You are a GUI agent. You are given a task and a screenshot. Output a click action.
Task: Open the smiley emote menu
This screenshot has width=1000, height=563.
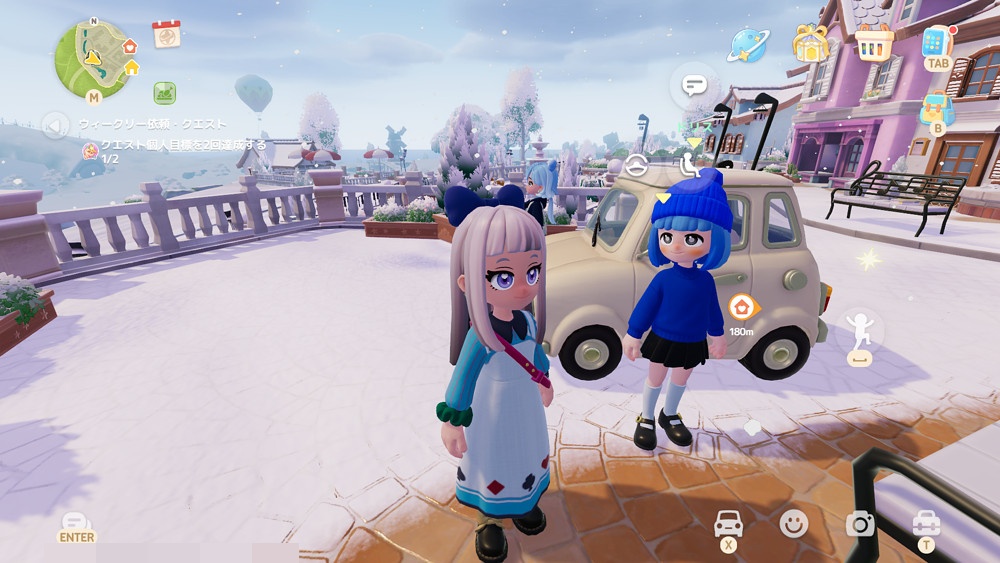point(794,523)
